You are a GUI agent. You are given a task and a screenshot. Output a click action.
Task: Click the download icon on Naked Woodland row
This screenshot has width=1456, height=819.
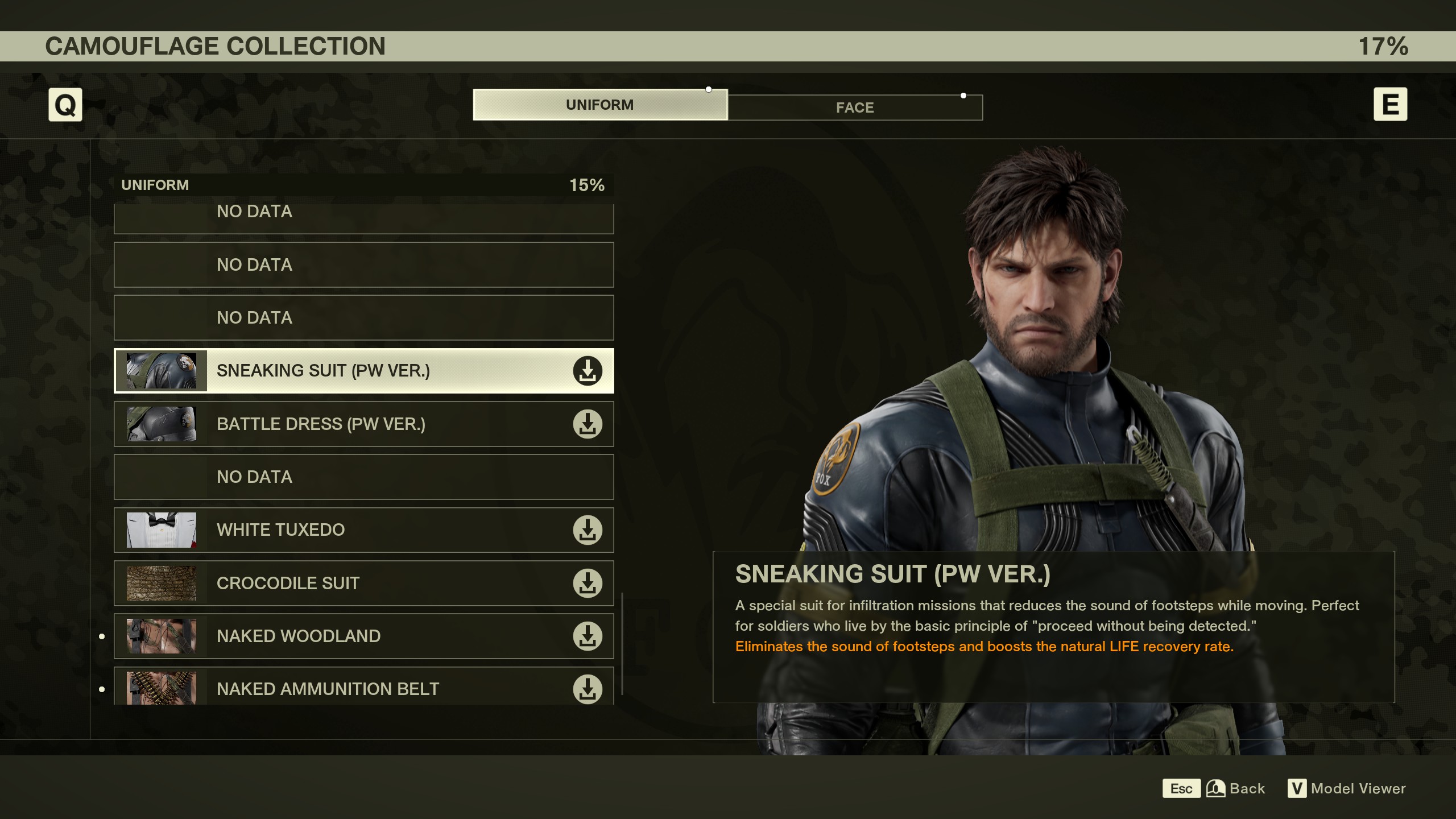click(x=588, y=636)
